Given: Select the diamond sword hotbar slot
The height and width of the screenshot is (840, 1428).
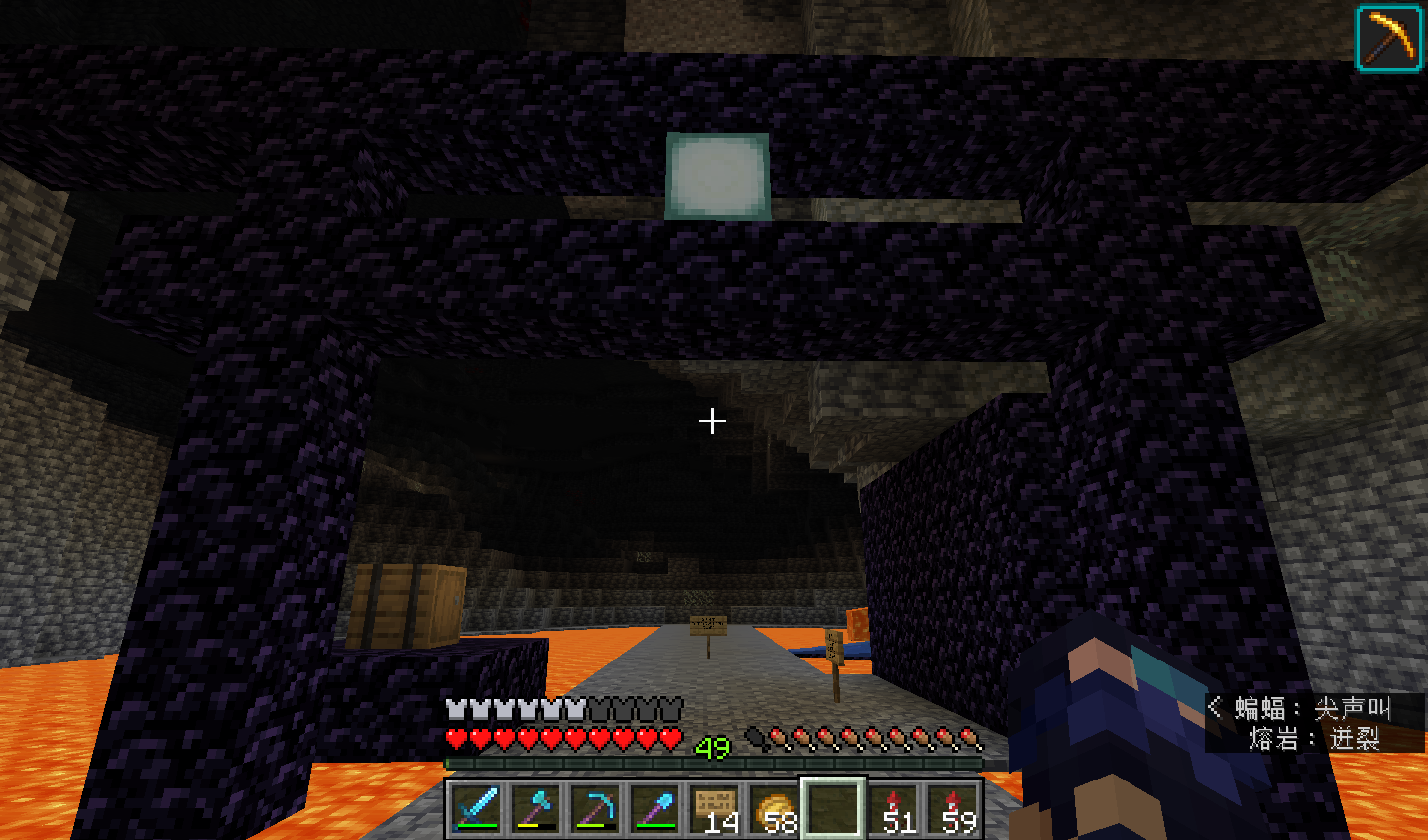Looking at the screenshot, I should coord(476,807).
